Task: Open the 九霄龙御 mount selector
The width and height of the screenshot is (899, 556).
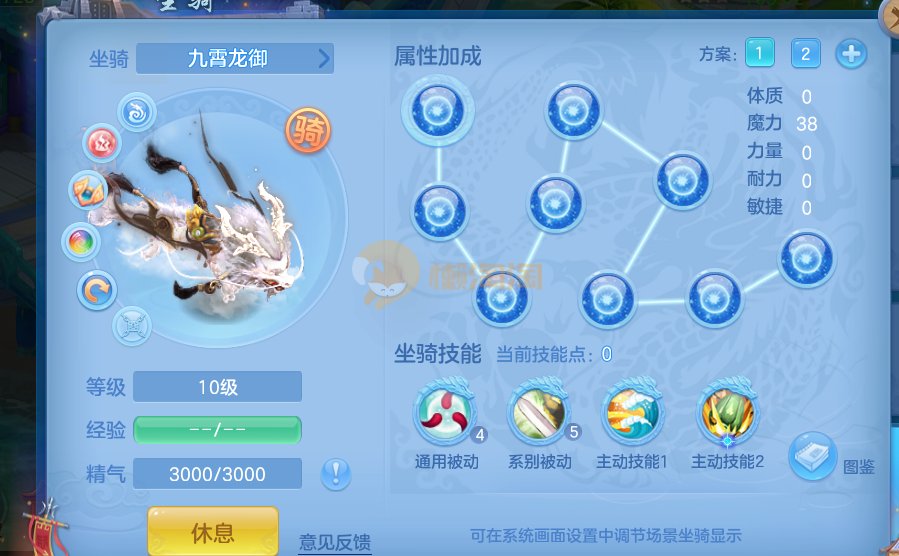Action: (235, 58)
